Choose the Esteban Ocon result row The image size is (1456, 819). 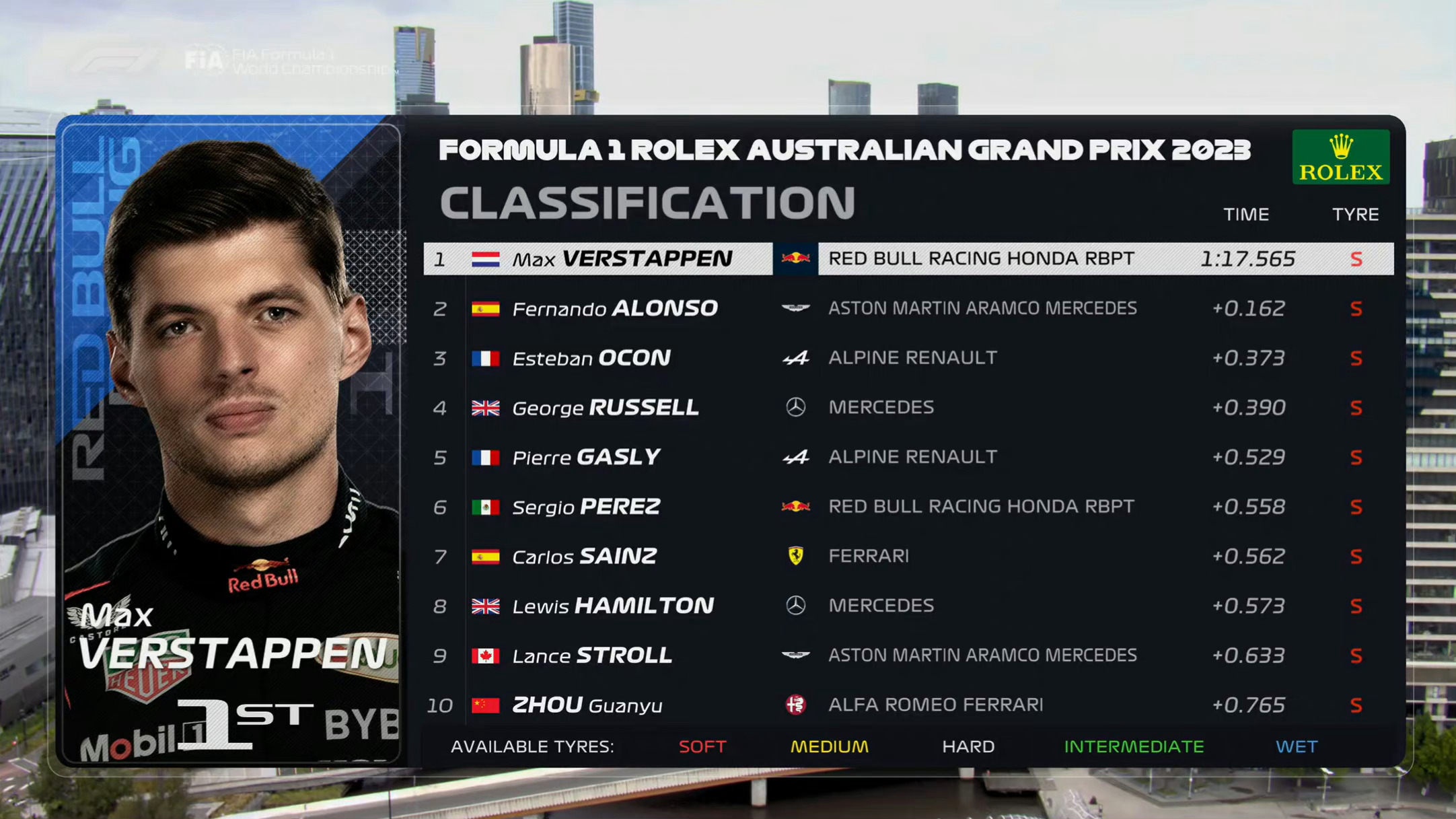point(908,358)
